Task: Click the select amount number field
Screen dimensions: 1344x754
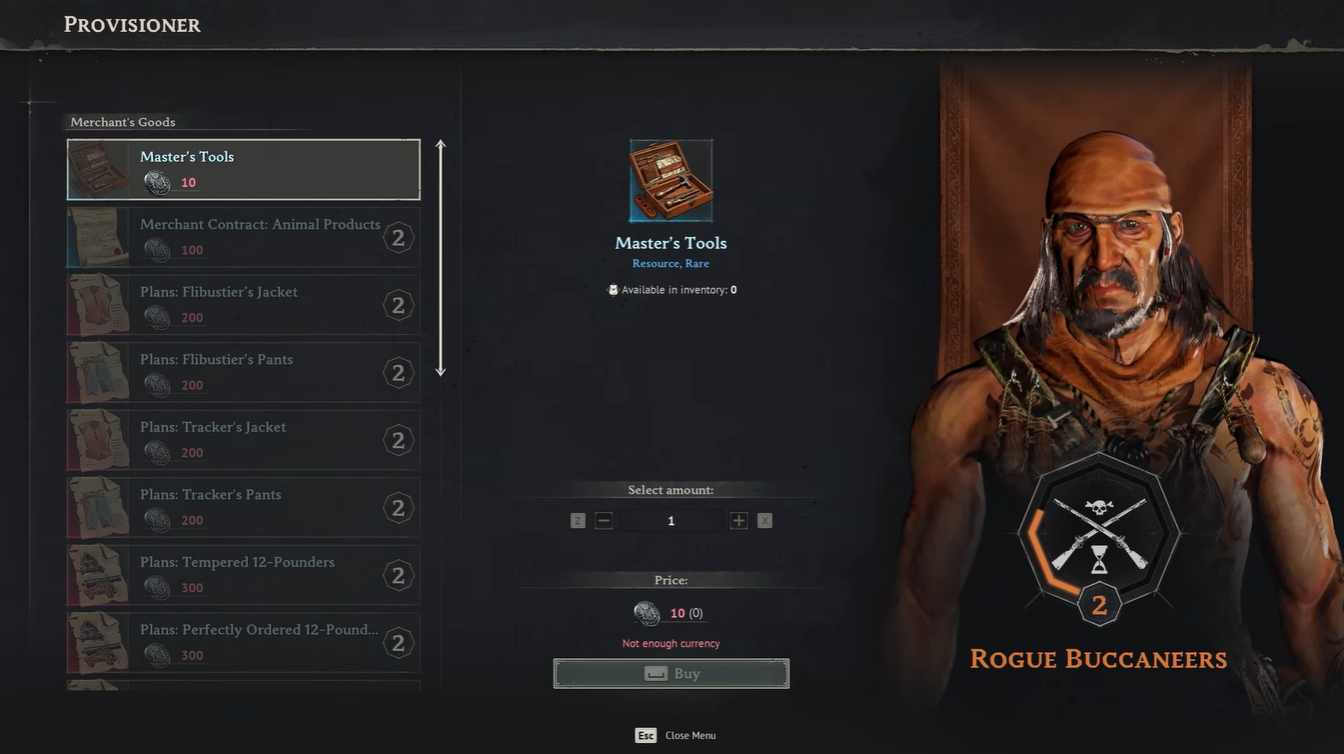Action: 671,521
